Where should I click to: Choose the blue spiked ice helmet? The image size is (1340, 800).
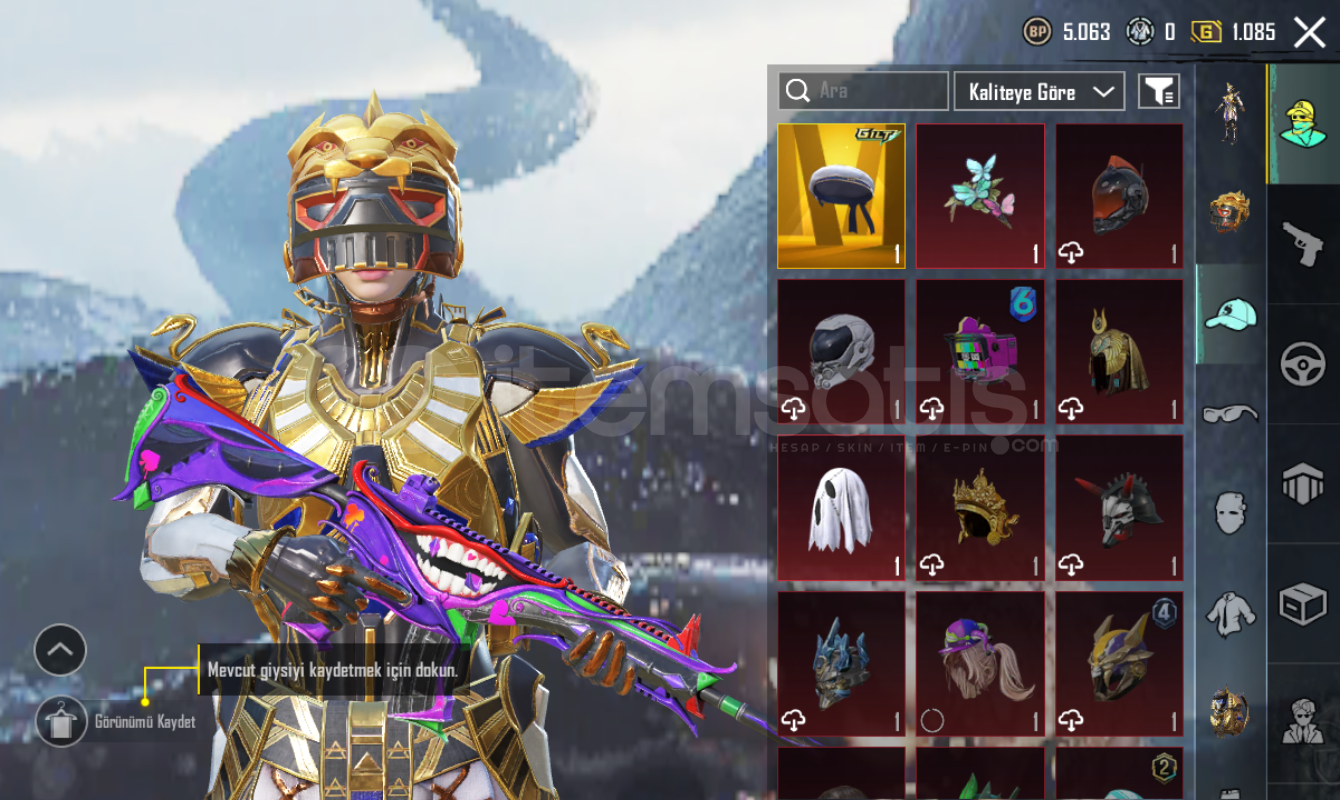coord(841,664)
